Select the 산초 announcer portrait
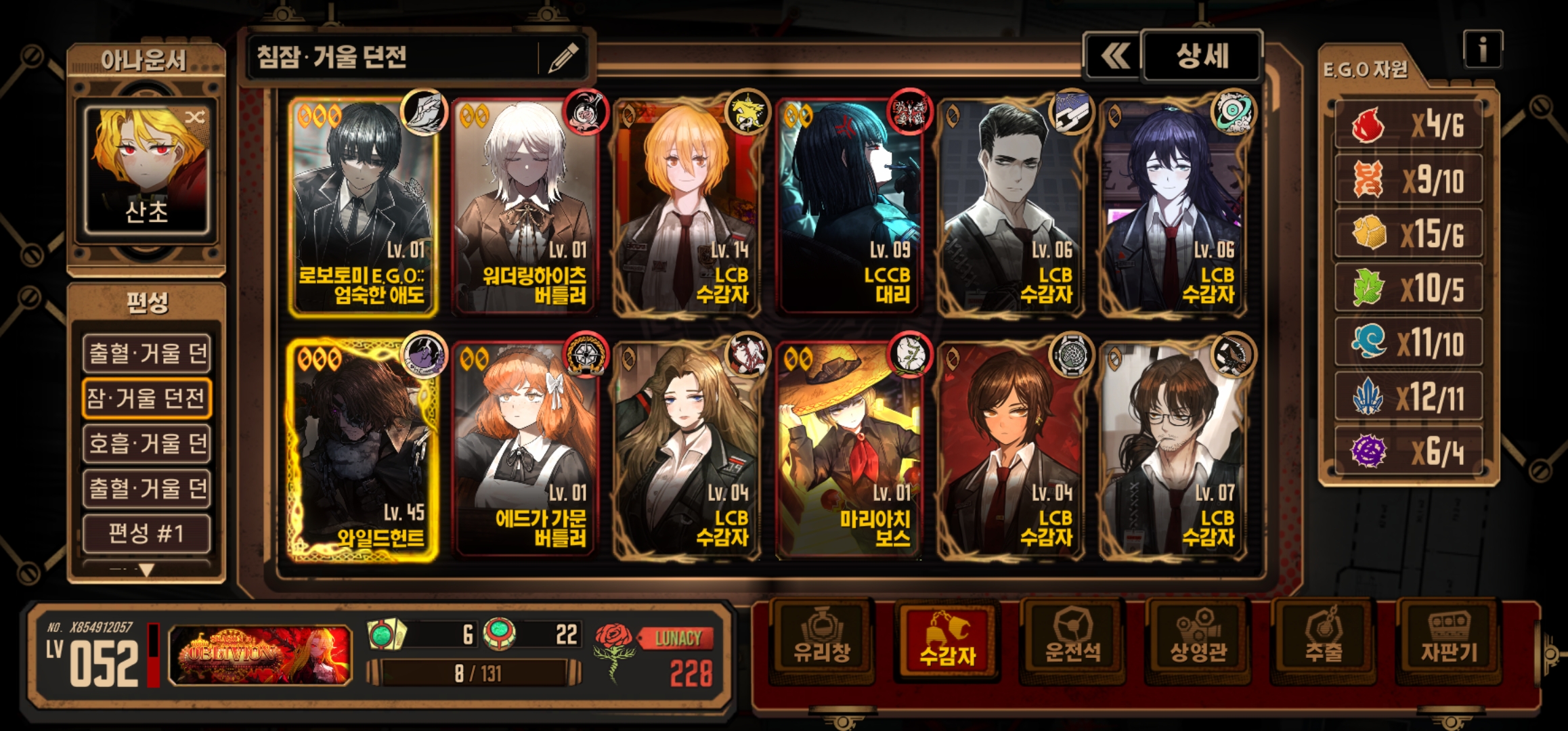1568x731 pixels. 146,169
